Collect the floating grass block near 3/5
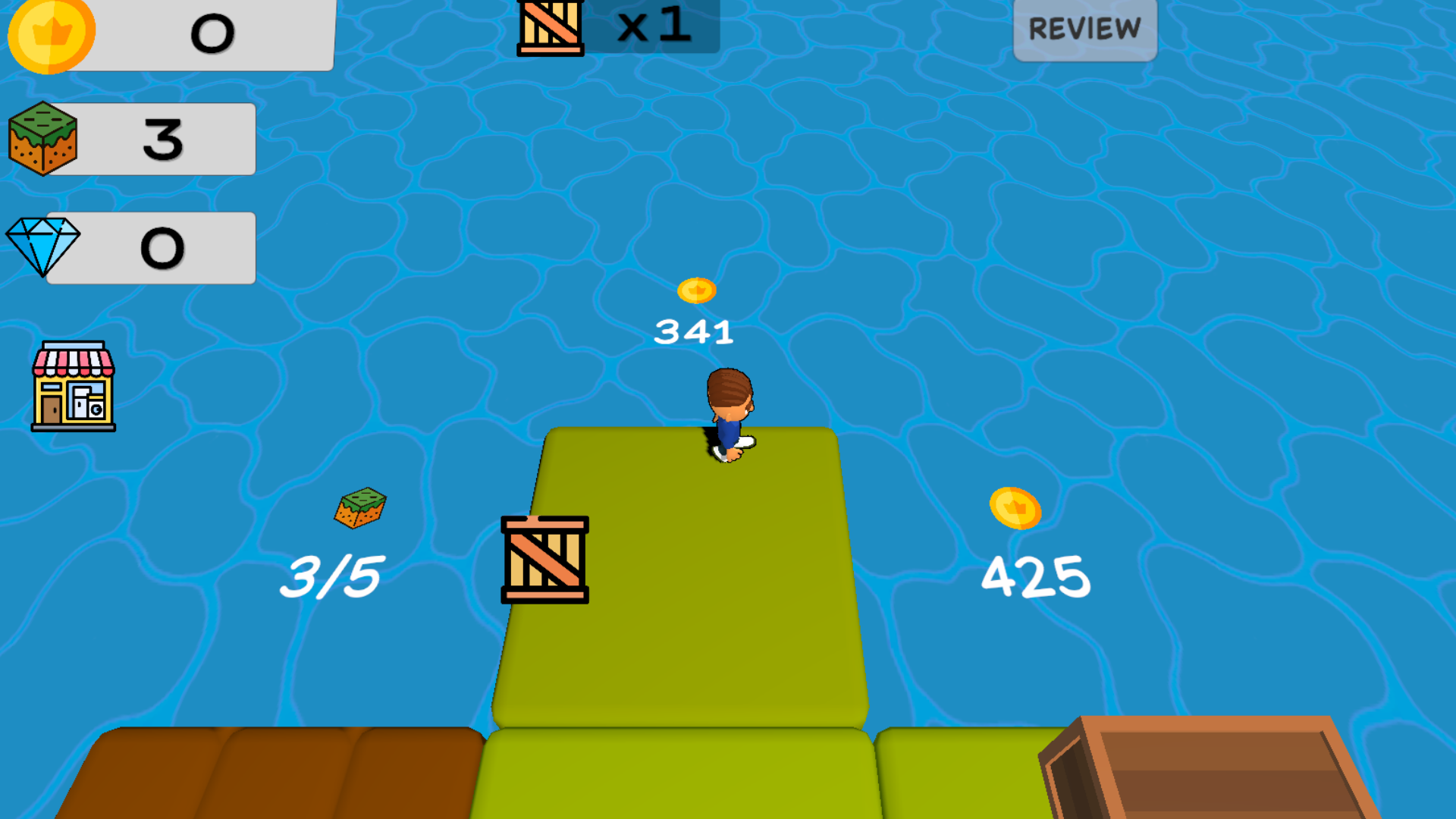Viewport: 1456px width, 819px height. click(x=360, y=510)
